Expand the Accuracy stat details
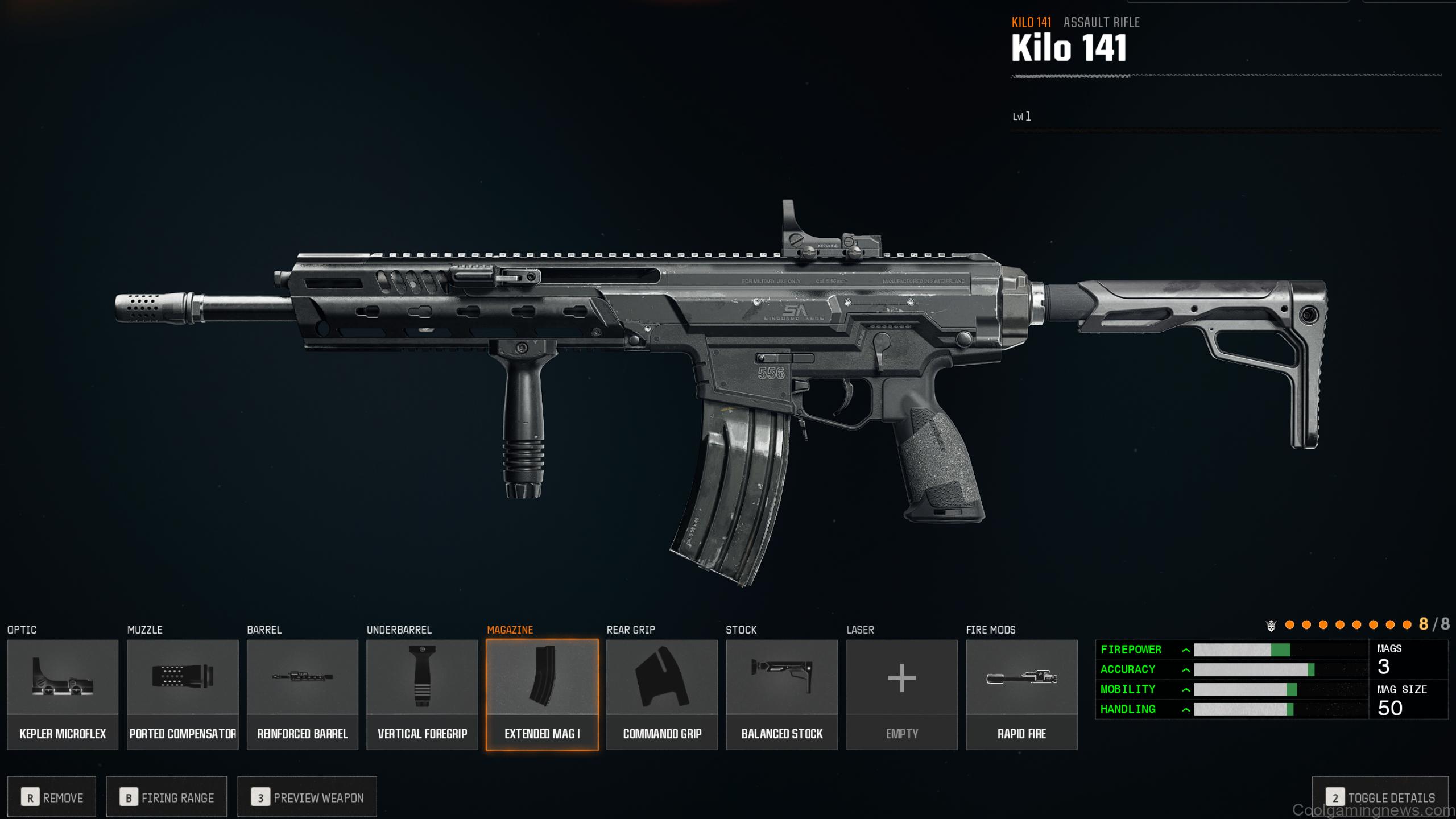This screenshot has height=819, width=1456. click(x=1185, y=669)
